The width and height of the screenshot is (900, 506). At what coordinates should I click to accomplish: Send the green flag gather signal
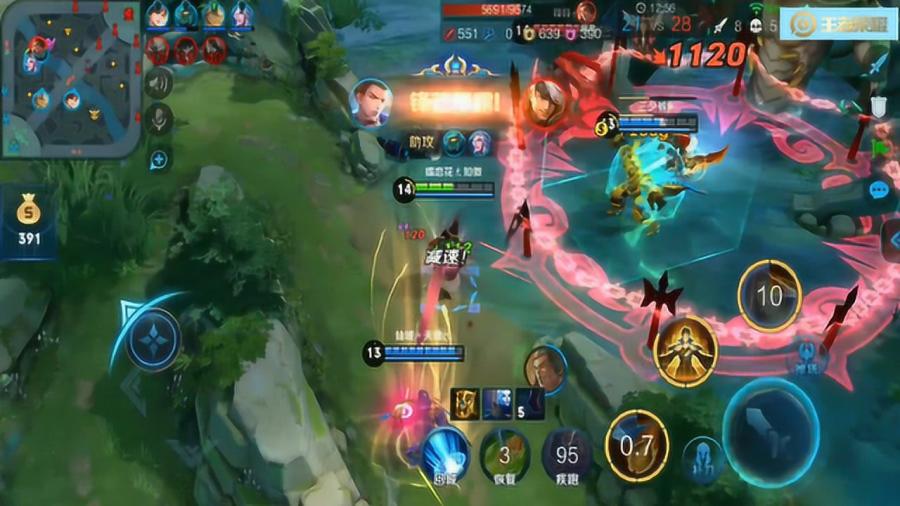click(877, 146)
